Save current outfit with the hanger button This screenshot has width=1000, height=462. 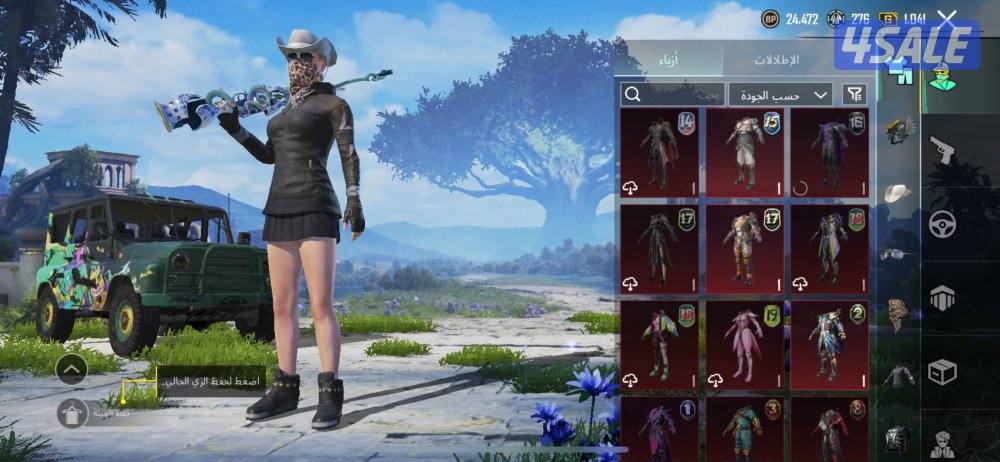pyautogui.click(x=71, y=411)
